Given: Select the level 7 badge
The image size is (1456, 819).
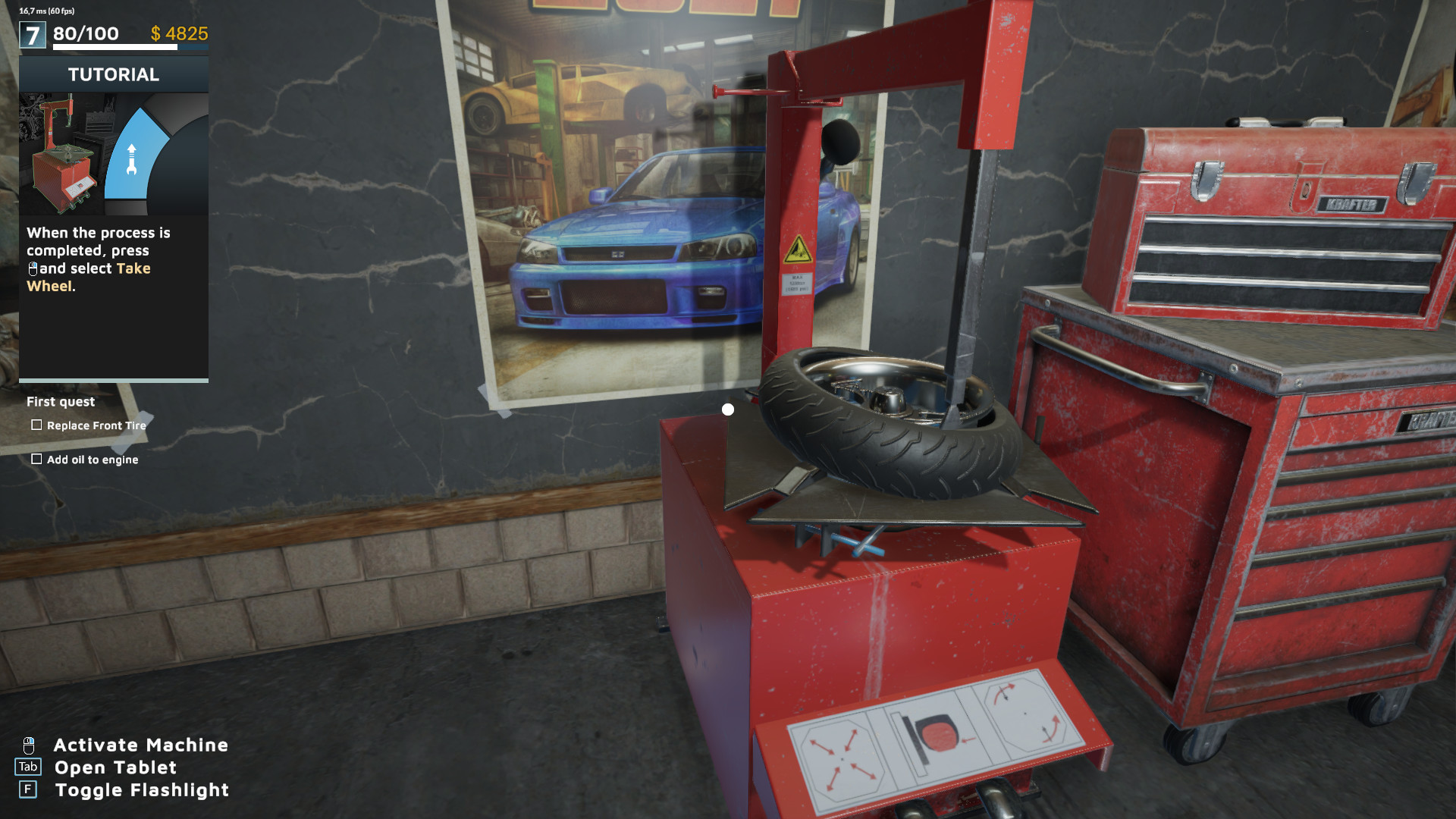Looking at the screenshot, I should click(32, 33).
